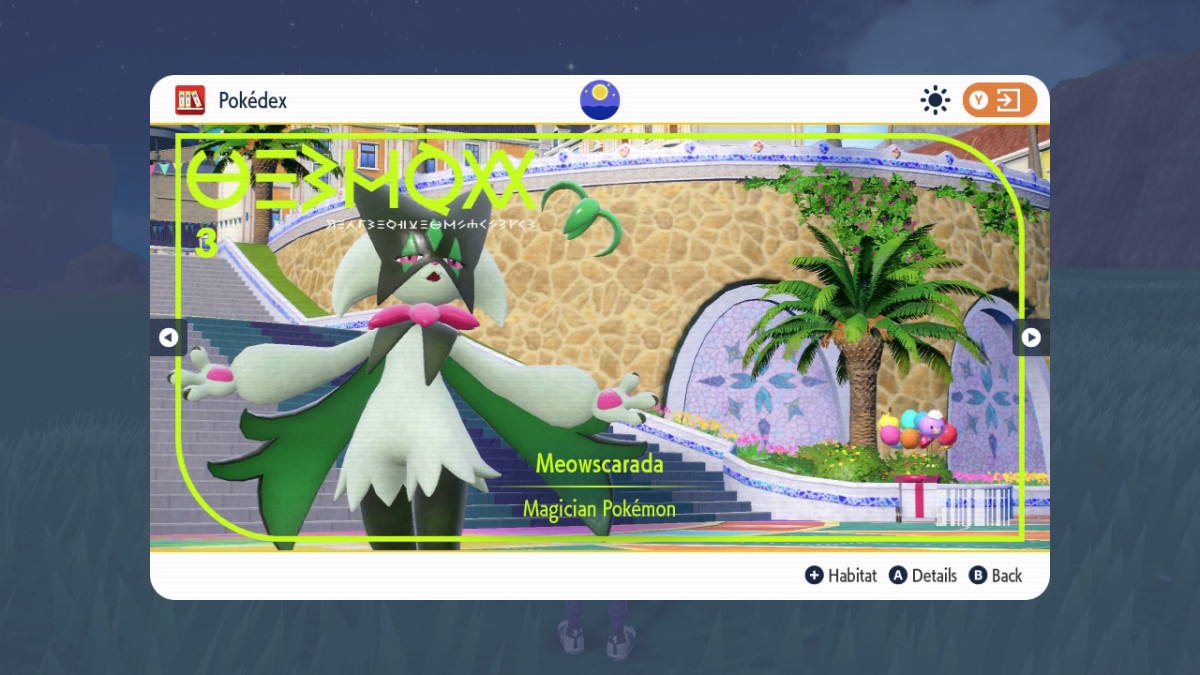Open Meowscarada's Habitat view
This screenshot has width=1200, height=675.
click(x=842, y=575)
